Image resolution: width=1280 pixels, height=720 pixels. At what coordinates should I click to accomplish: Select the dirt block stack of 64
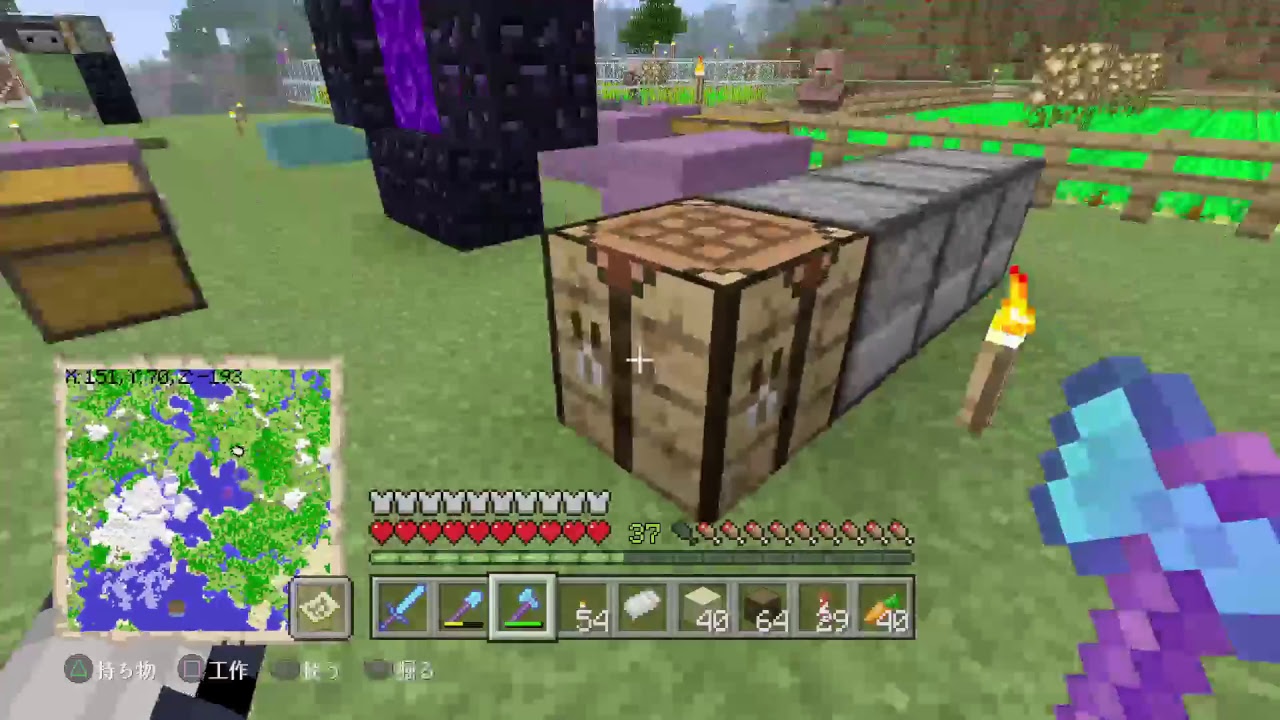tap(762, 608)
